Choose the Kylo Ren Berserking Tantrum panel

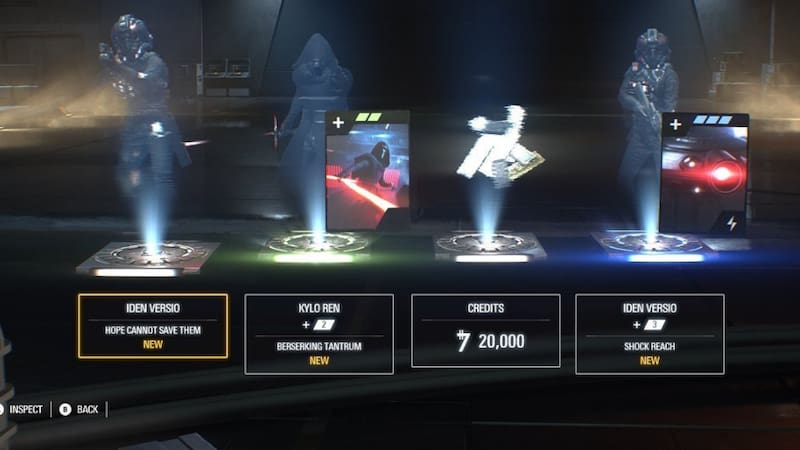pos(319,333)
